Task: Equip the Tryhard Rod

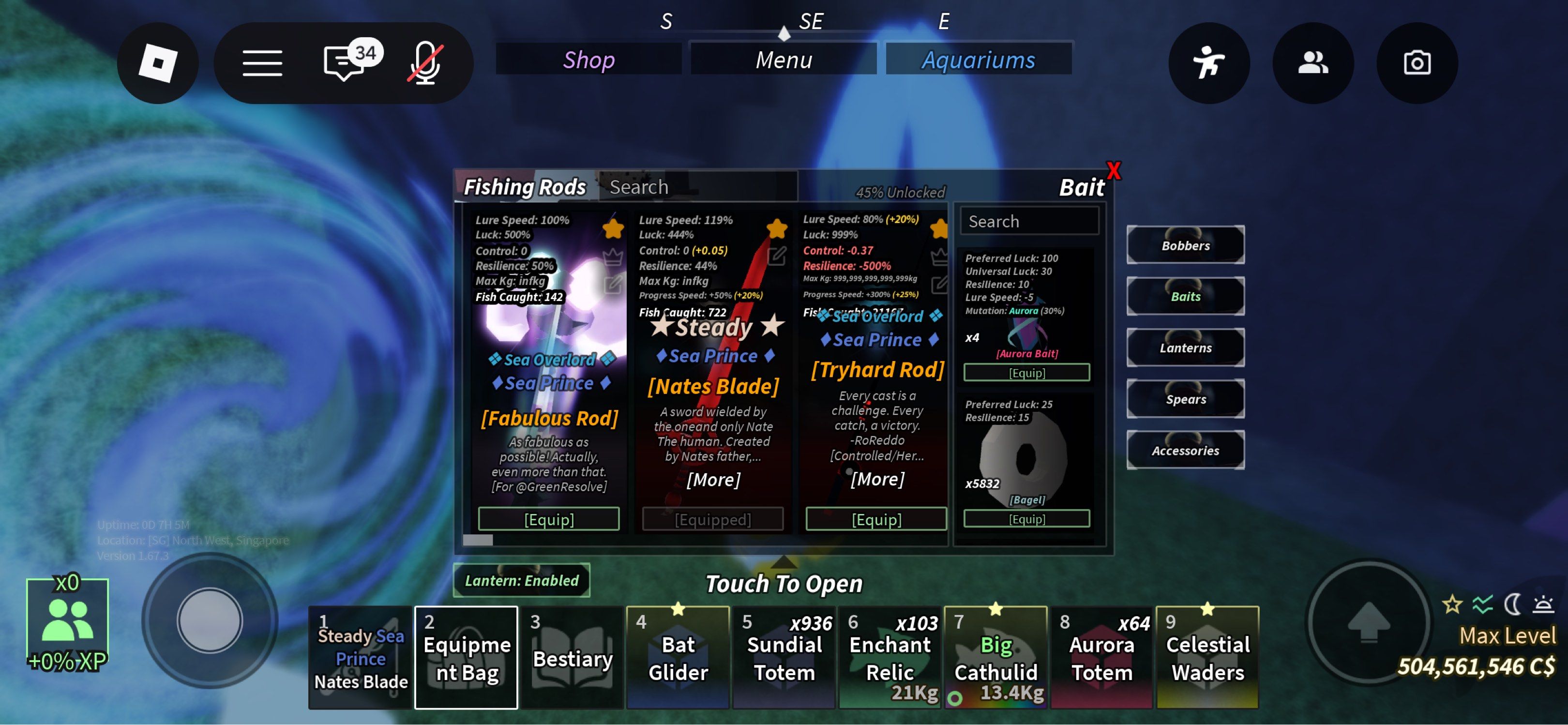Action: point(876,519)
